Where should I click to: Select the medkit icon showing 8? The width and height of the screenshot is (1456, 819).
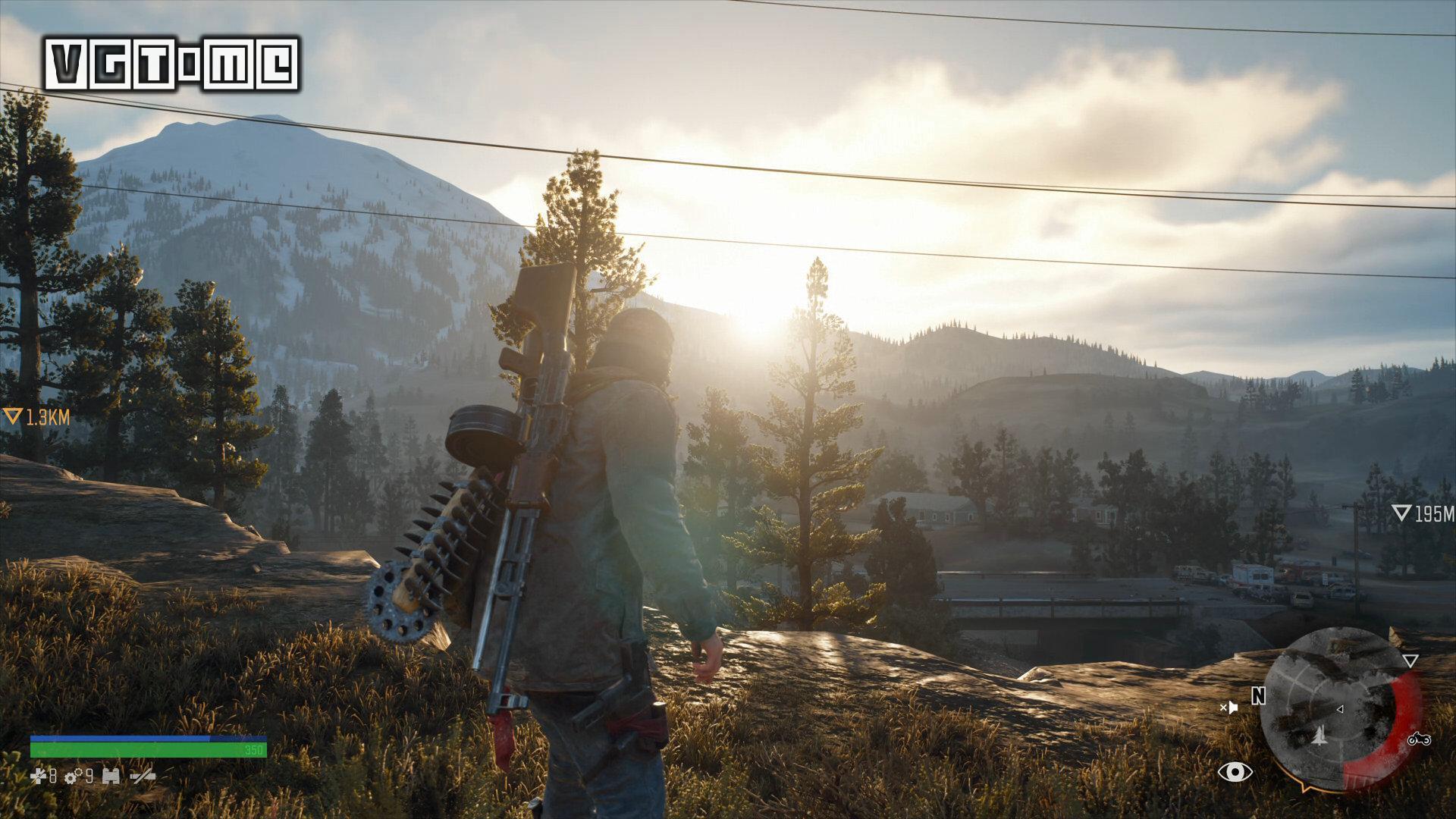(43, 776)
